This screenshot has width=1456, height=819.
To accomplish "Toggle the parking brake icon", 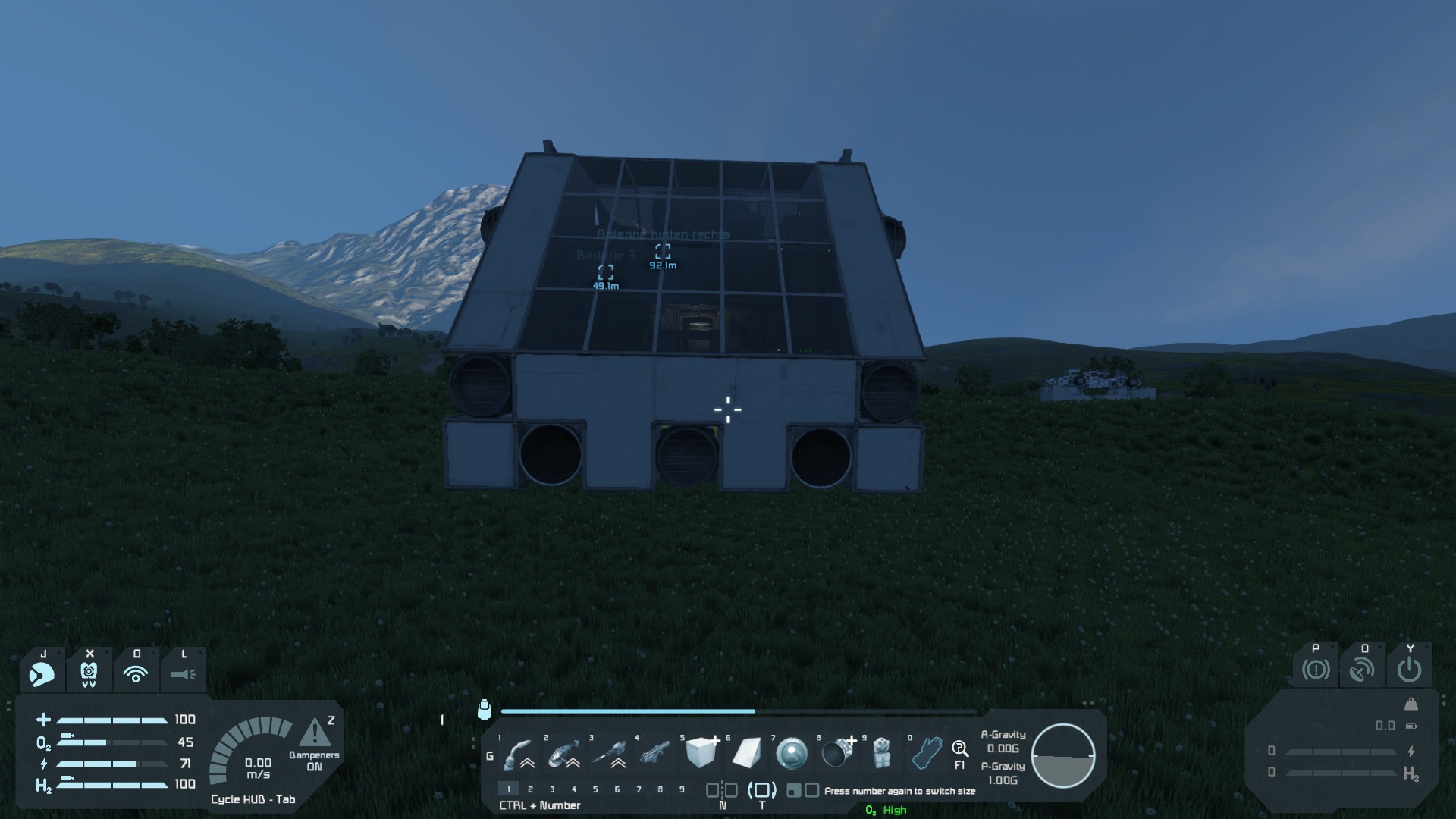I will [1316, 670].
